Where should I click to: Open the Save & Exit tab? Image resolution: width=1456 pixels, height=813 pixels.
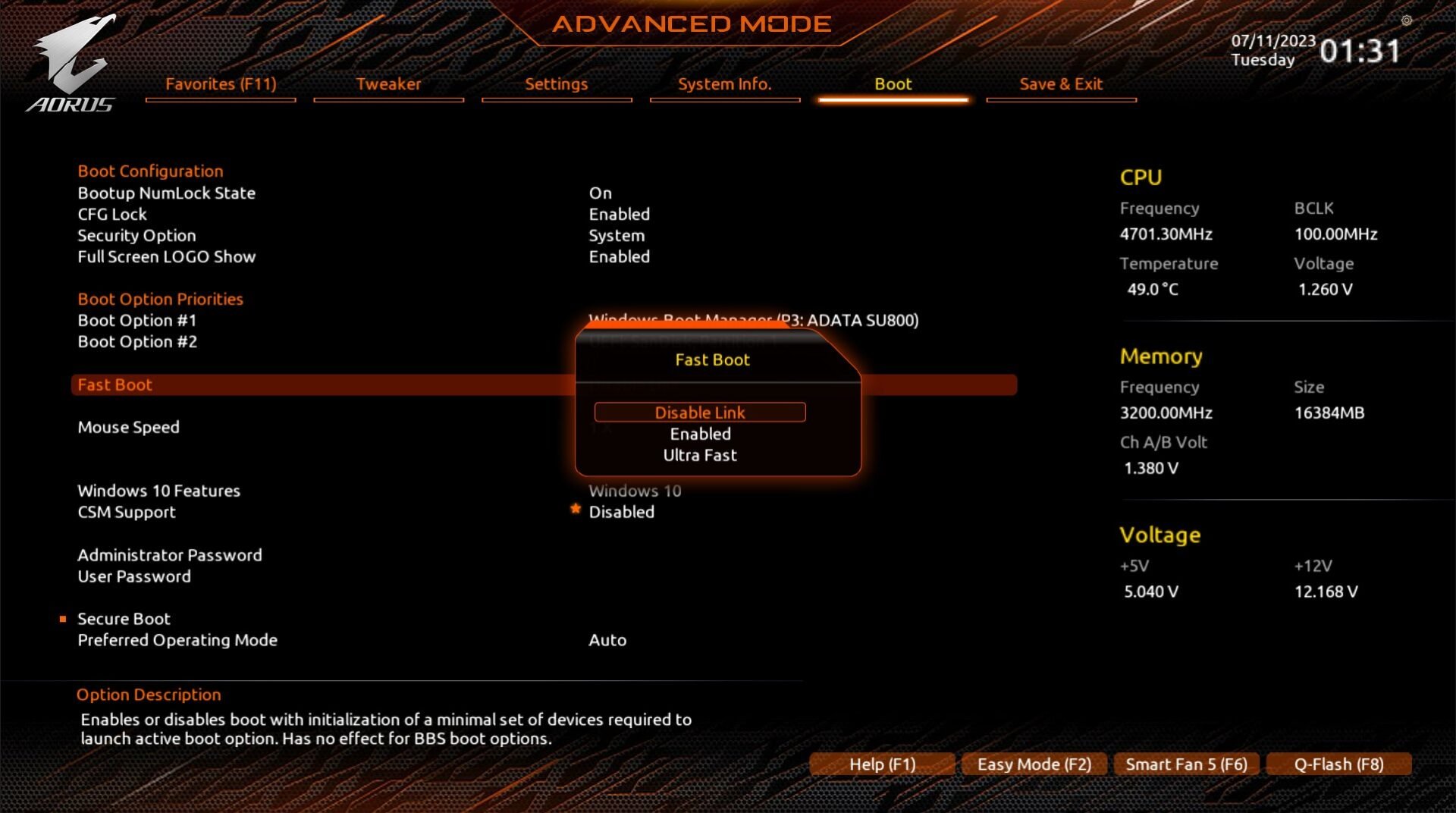click(x=1060, y=84)
